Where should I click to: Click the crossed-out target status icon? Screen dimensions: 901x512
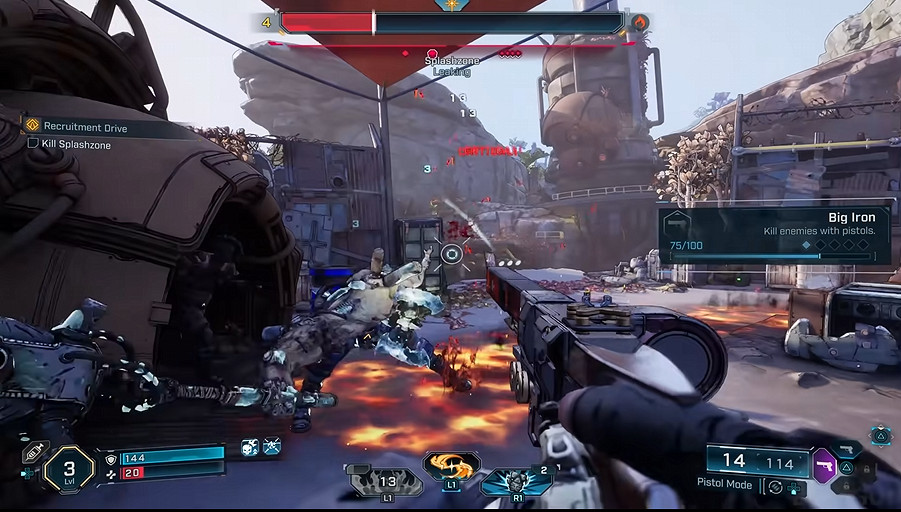coord(272,448)
